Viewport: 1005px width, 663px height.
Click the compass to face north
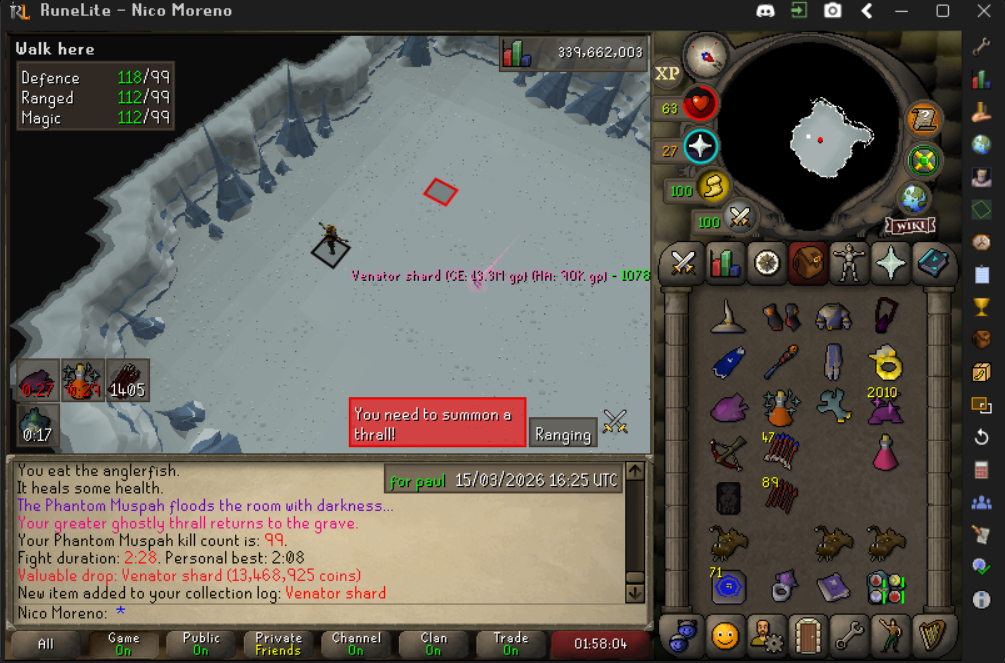(x=705, y=56)
